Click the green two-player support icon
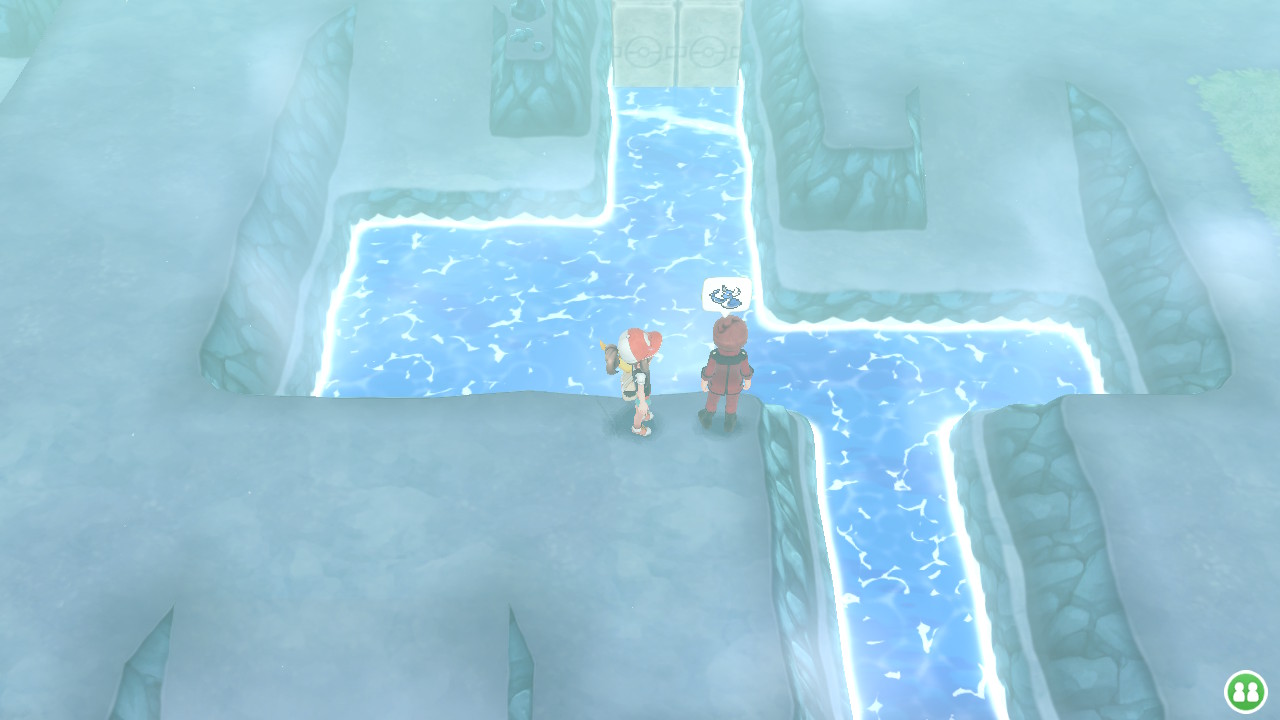Screen dimensions: 1280x720 (1245, 691)
